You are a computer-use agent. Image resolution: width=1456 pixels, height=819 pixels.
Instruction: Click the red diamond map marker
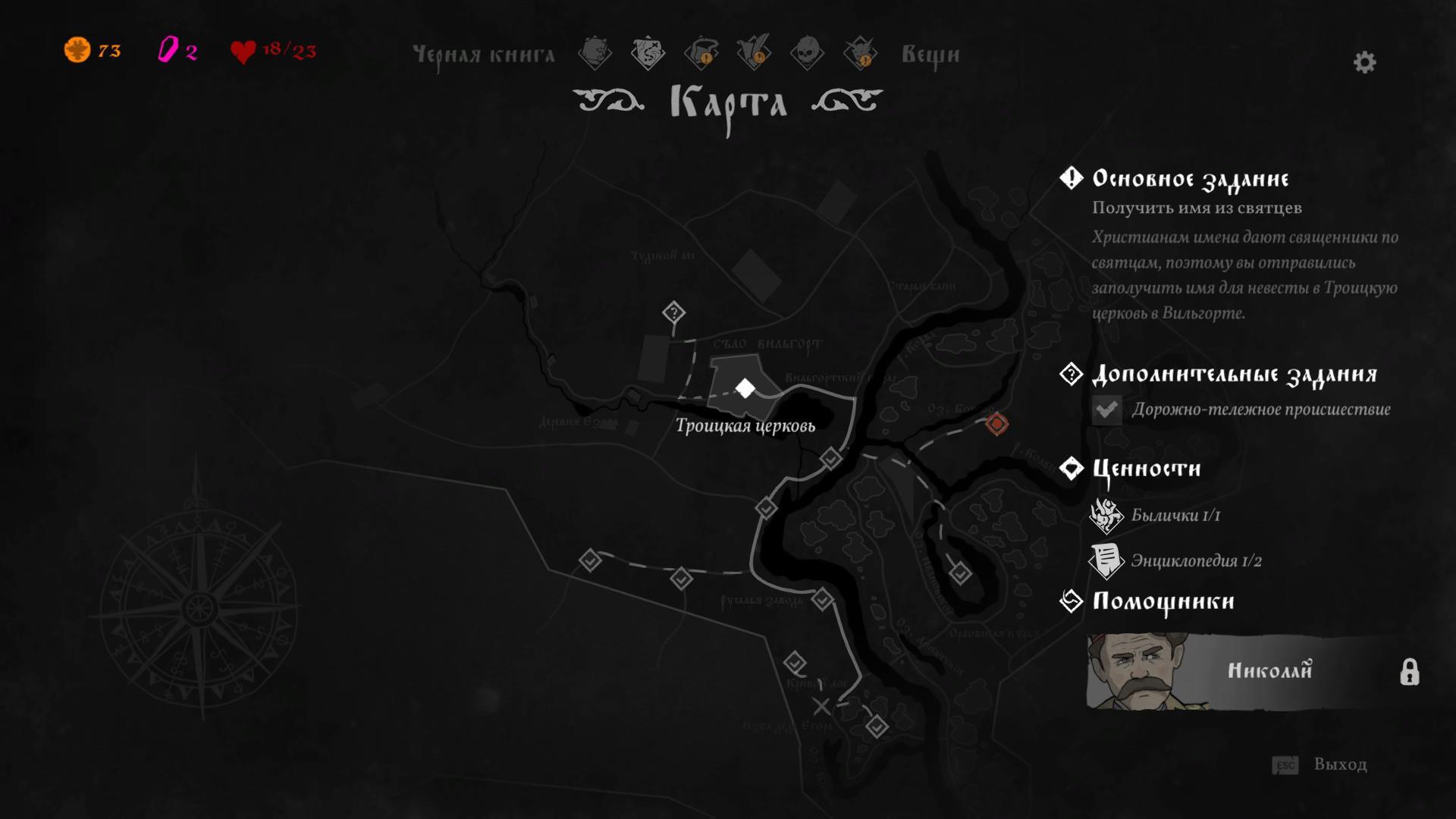click(x=996, y=424)
